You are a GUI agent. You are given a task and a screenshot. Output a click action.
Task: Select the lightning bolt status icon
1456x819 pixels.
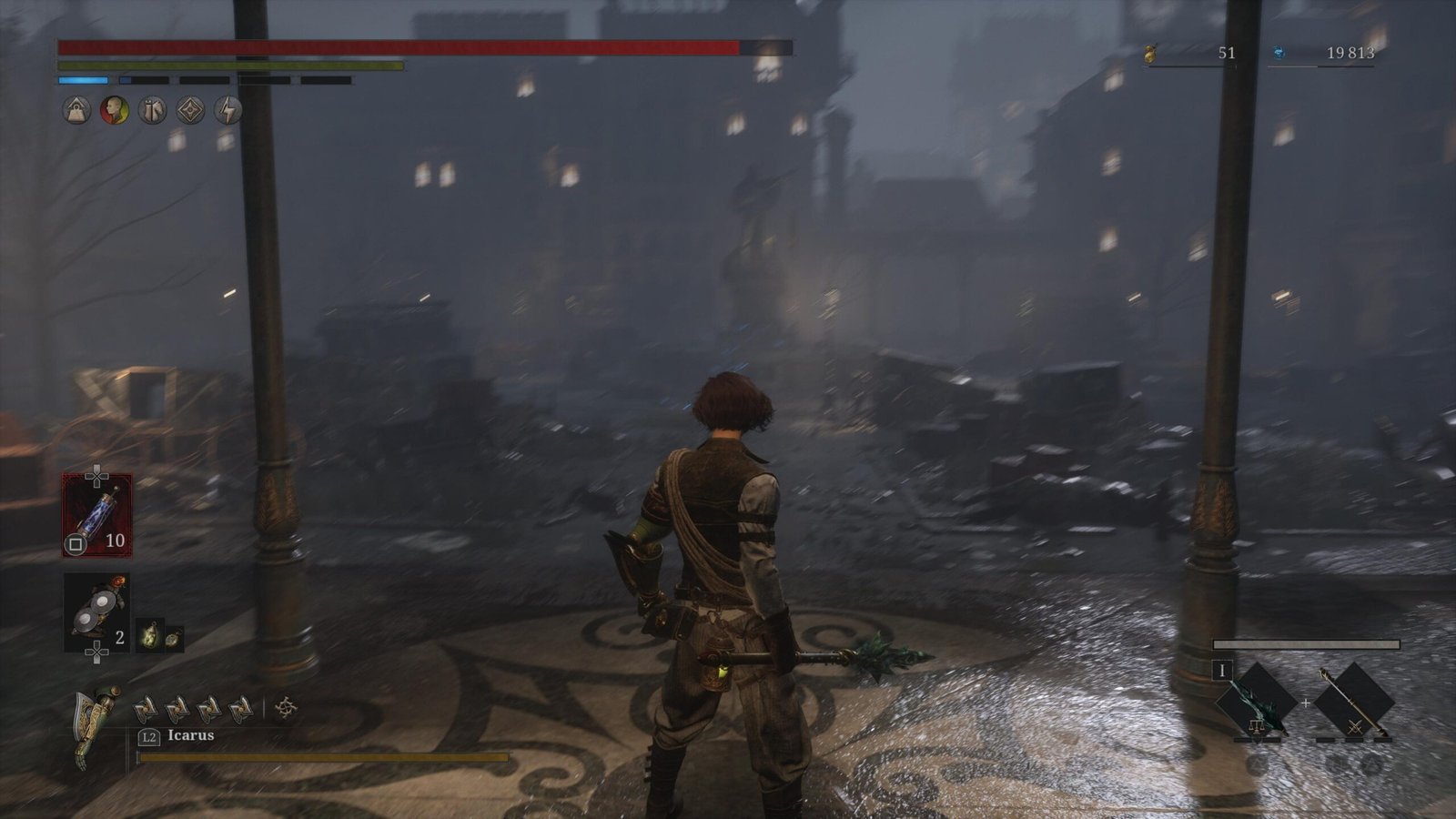(x=228, y=111)
